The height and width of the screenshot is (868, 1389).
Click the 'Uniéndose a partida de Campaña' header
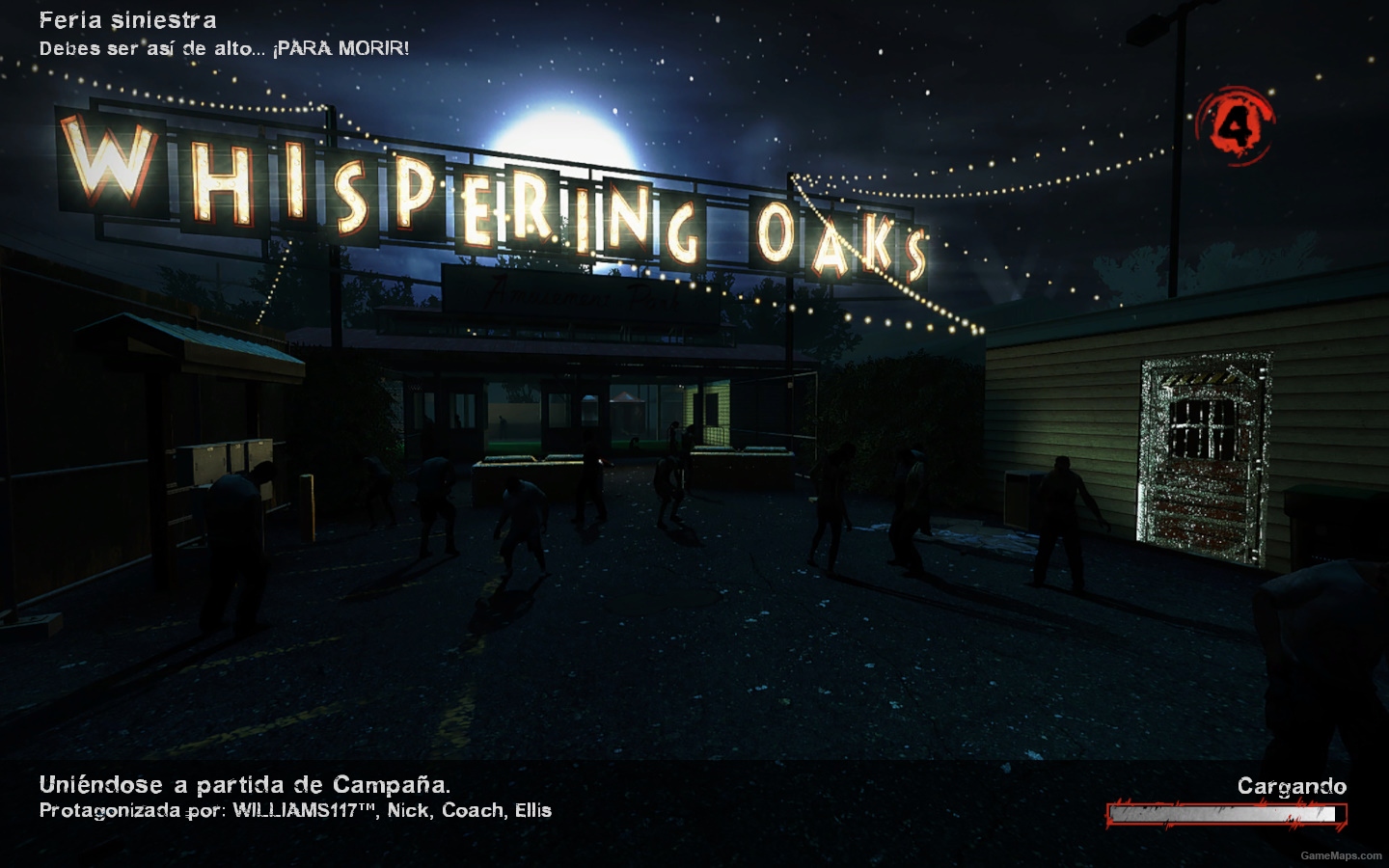246,784
